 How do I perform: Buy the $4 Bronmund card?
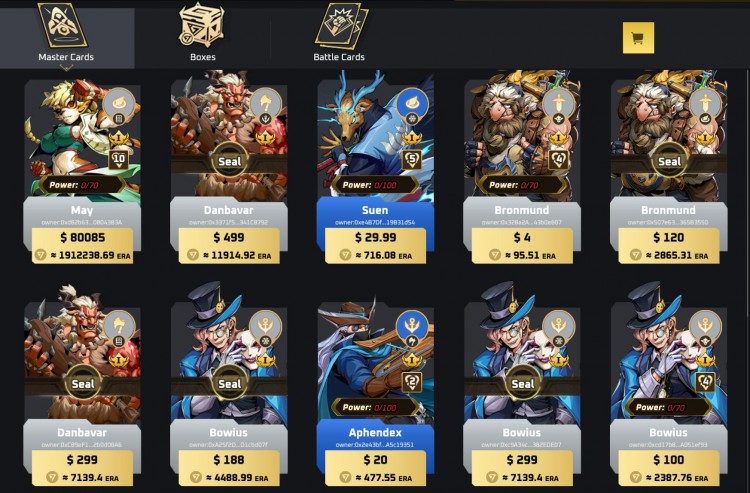click(x=522, y=238)
